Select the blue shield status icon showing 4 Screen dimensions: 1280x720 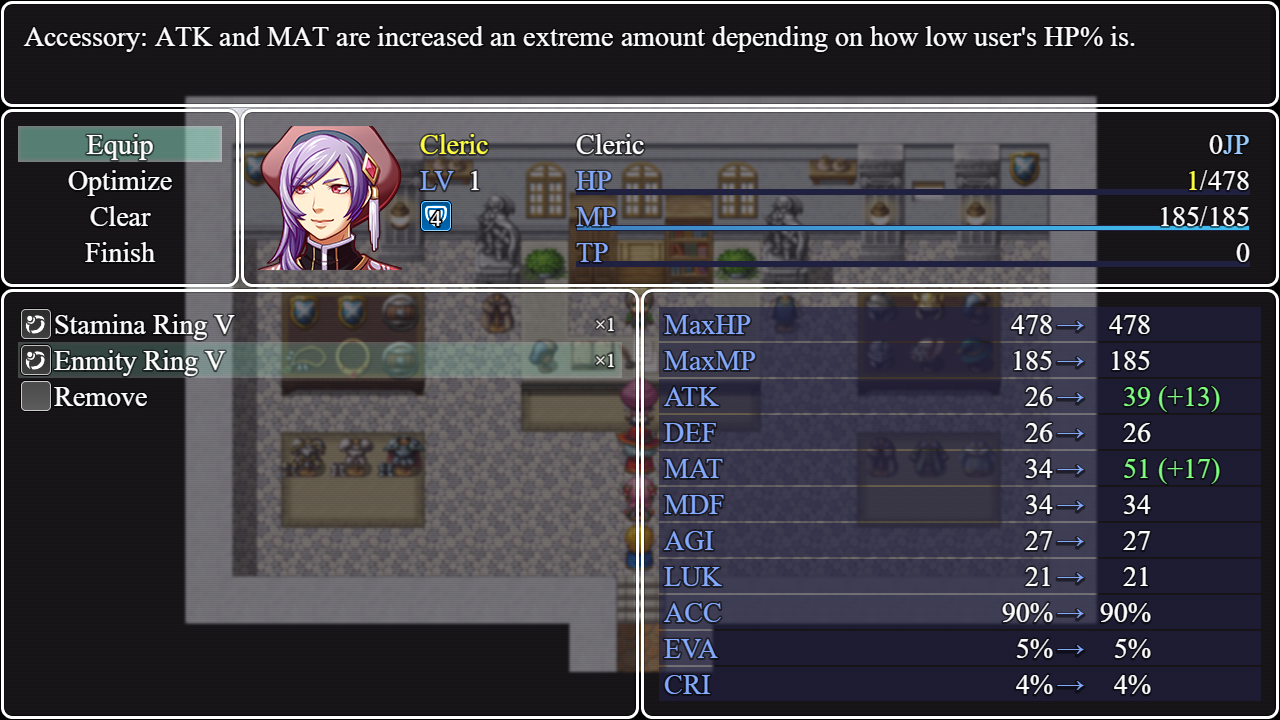435,216
